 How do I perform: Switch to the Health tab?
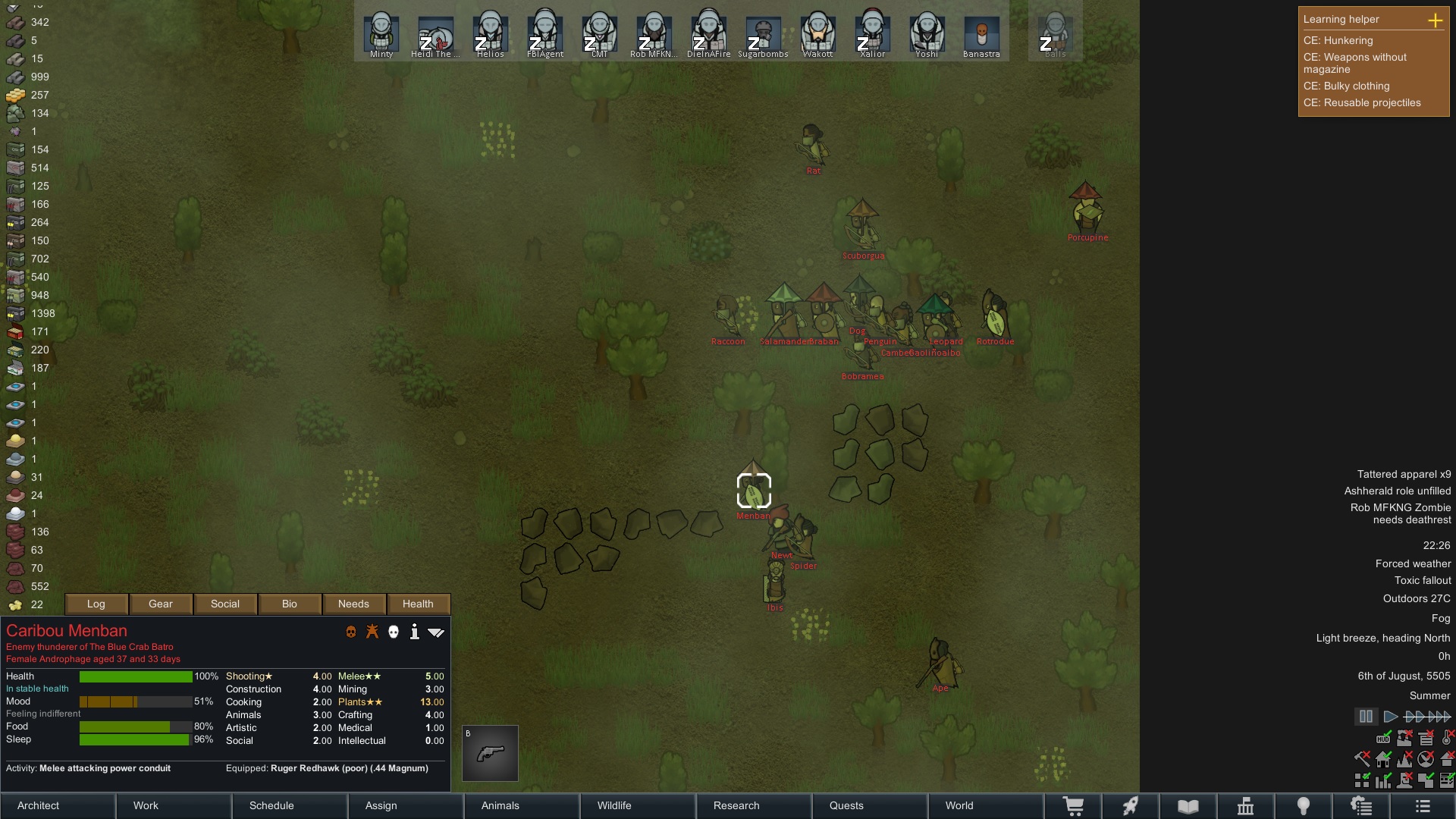418,604
